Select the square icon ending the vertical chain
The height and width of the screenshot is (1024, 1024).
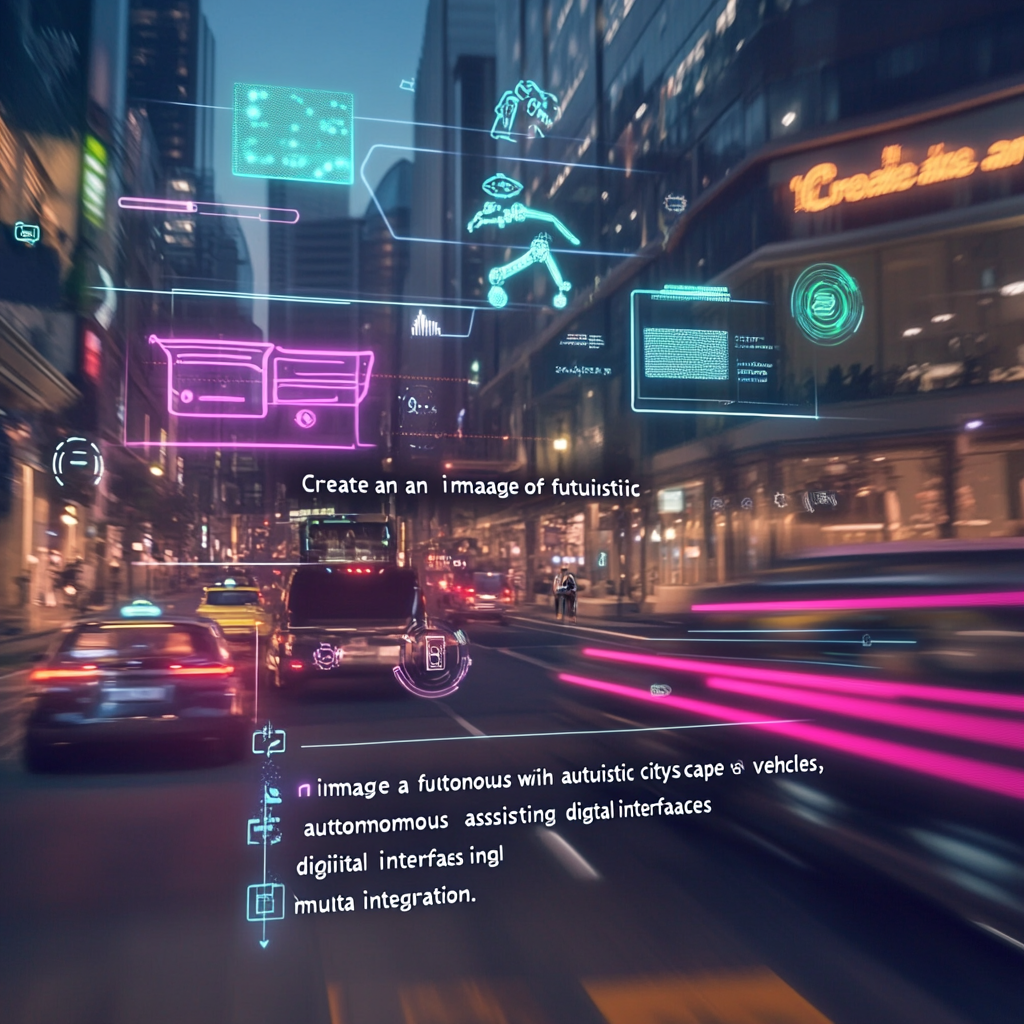point(265,901)
